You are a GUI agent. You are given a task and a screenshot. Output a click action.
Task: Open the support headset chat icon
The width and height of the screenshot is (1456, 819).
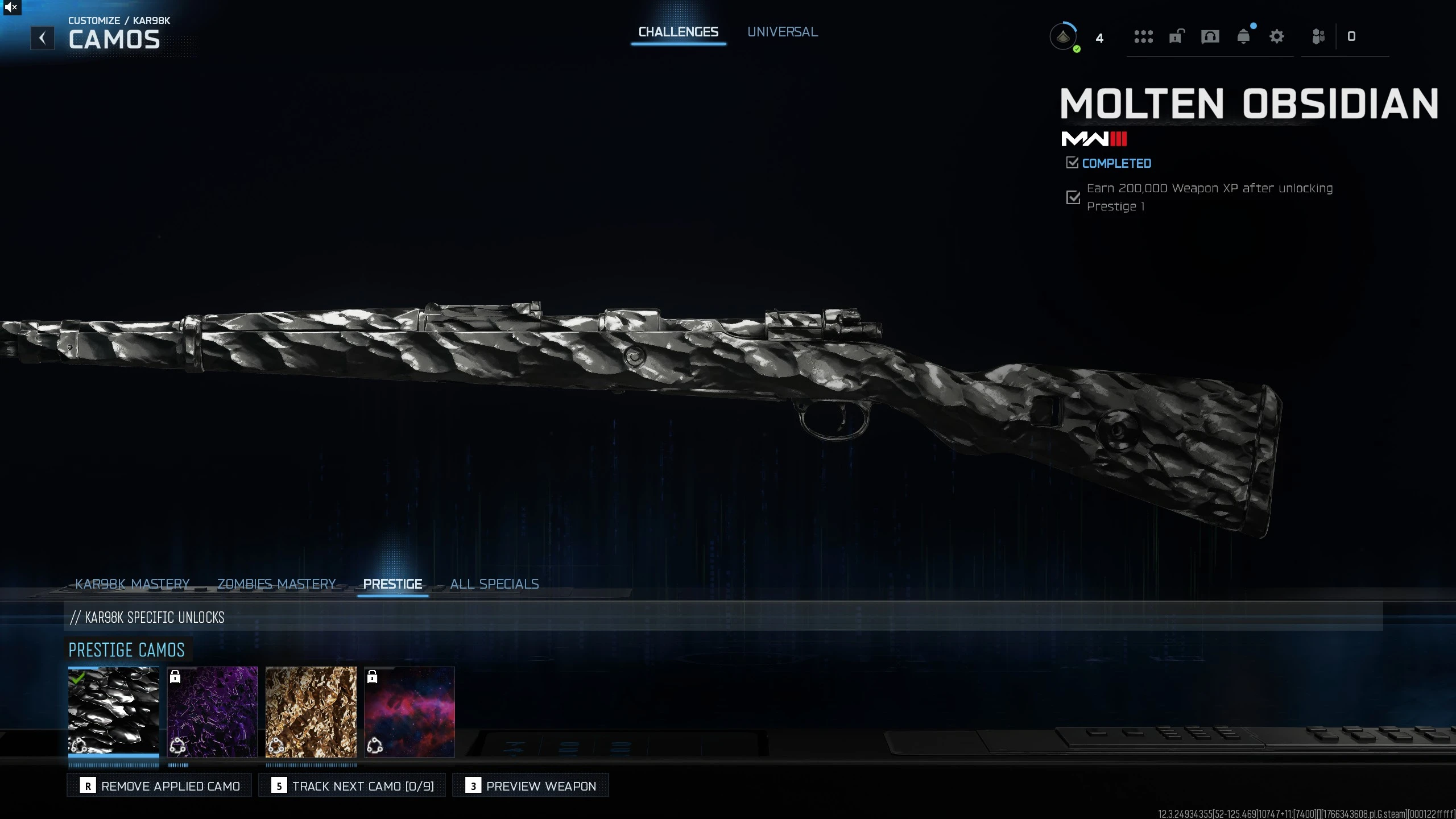click(1210, 36)
